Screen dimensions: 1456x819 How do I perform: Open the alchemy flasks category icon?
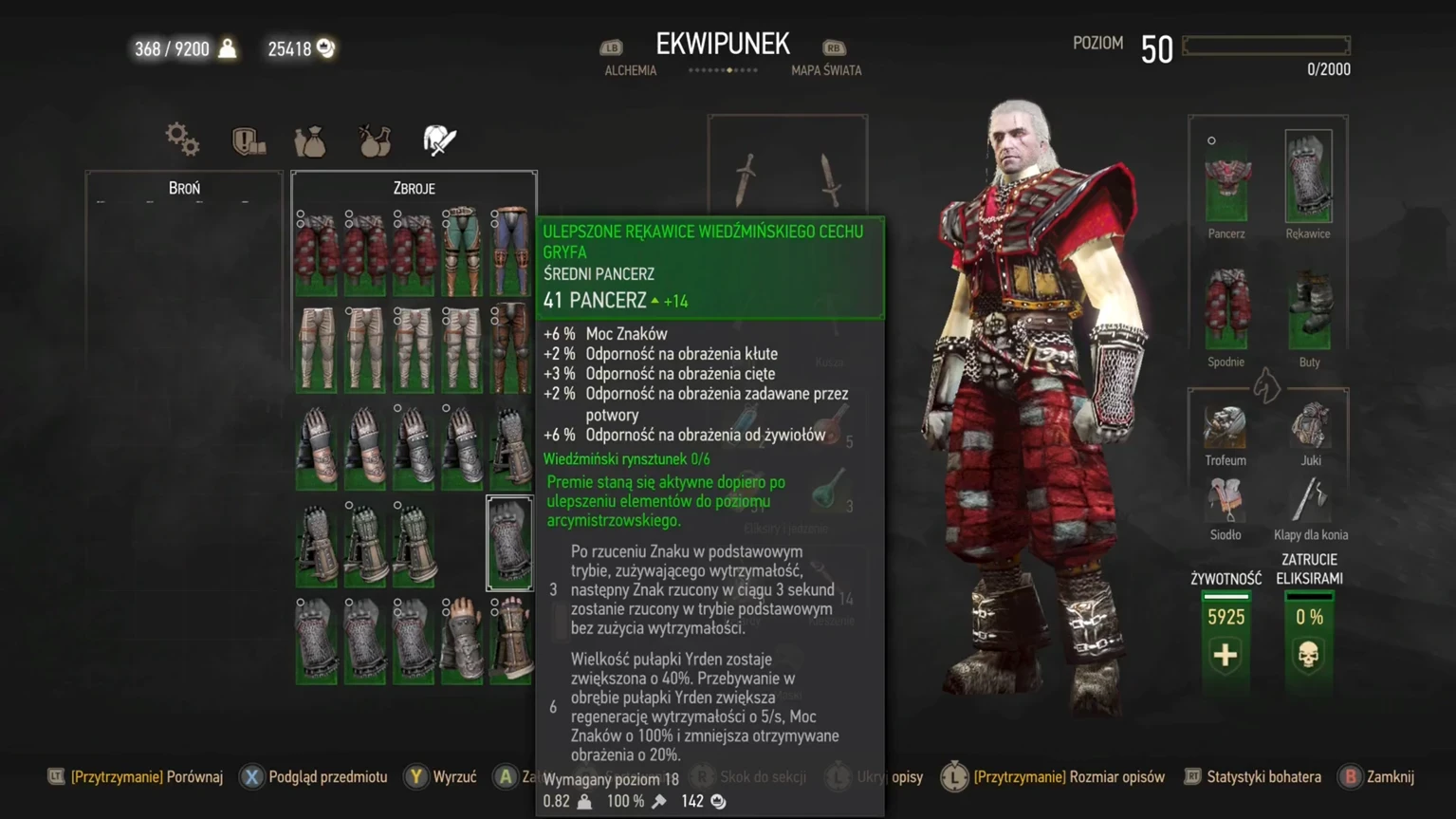(x=374, y=140)
